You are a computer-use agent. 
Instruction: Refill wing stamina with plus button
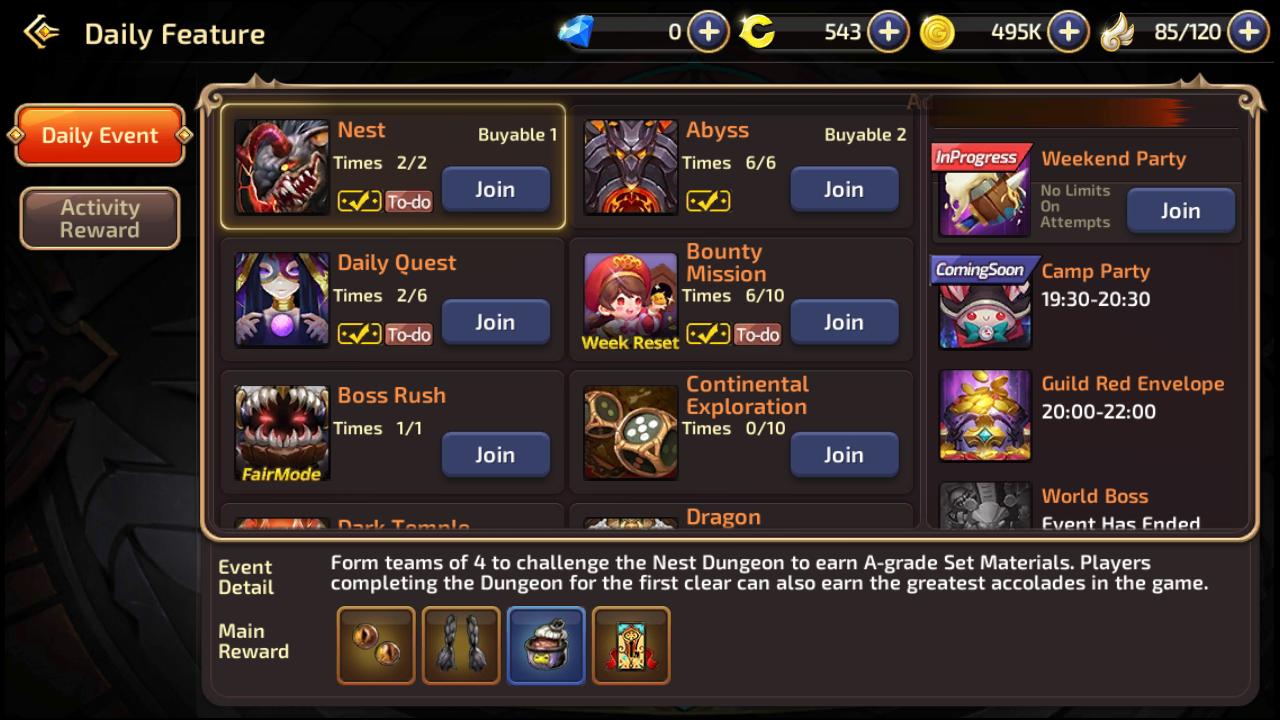point(1248,32)
